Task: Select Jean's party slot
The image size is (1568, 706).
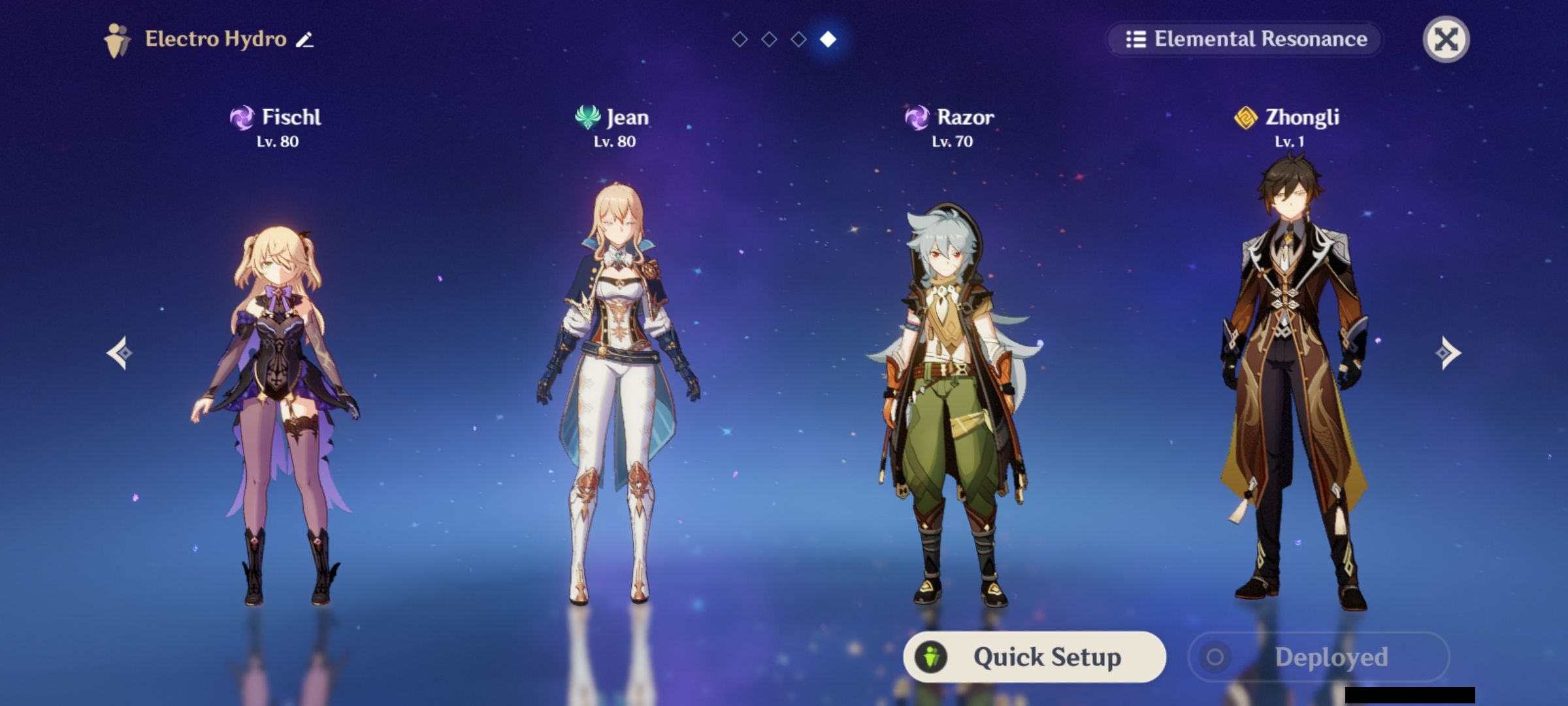Action: [615, 392]
